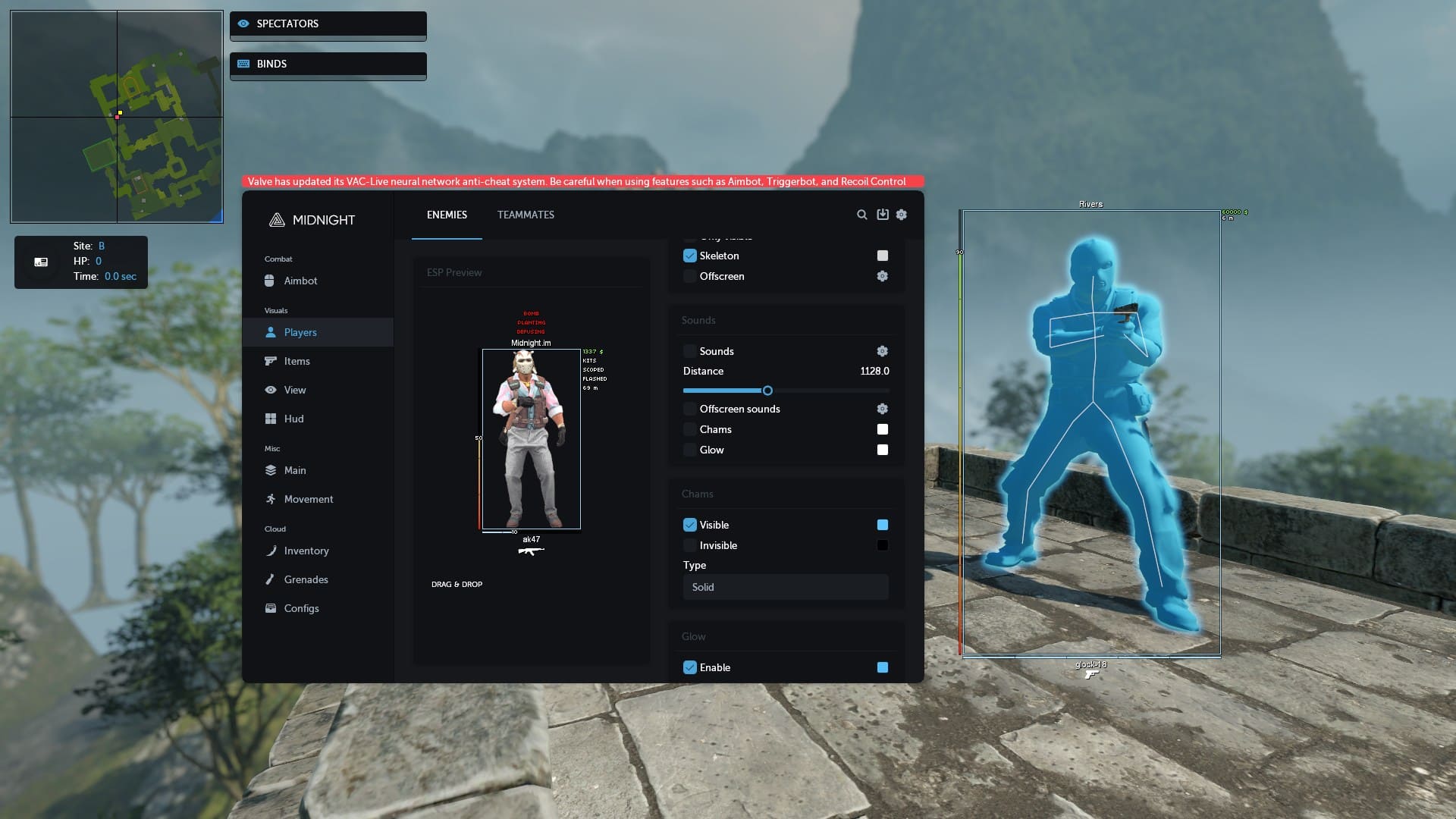
Task: Tick the Invisible chams checkbox
Action: [690, 545]
